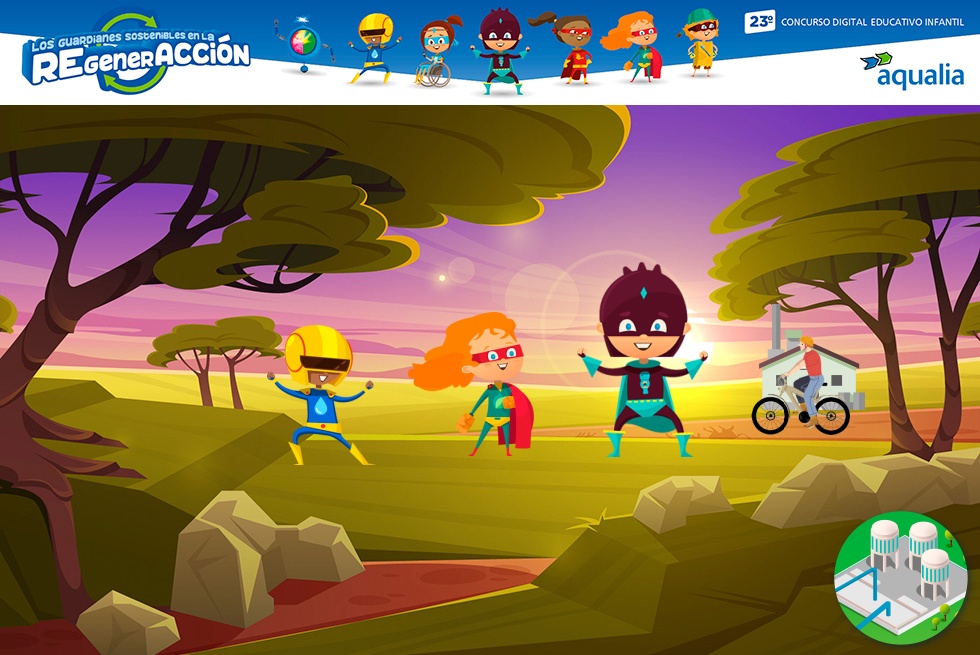Select the REgenerAcción game logo

137,53
